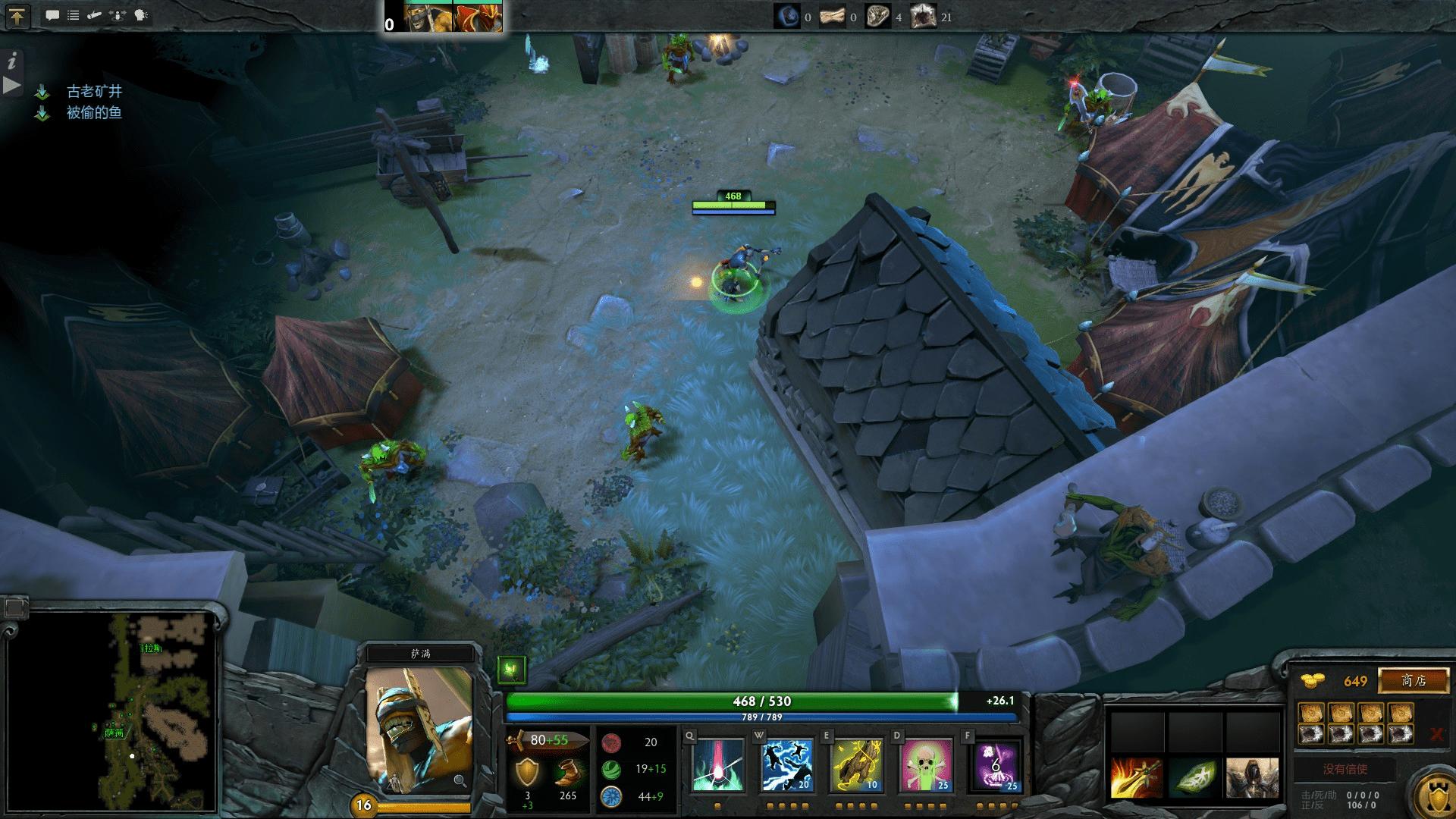Image resolution: width=1456 pixels, height=819 pixels.
Task: Cast the Q red beam ability
Action: [718, 765]
